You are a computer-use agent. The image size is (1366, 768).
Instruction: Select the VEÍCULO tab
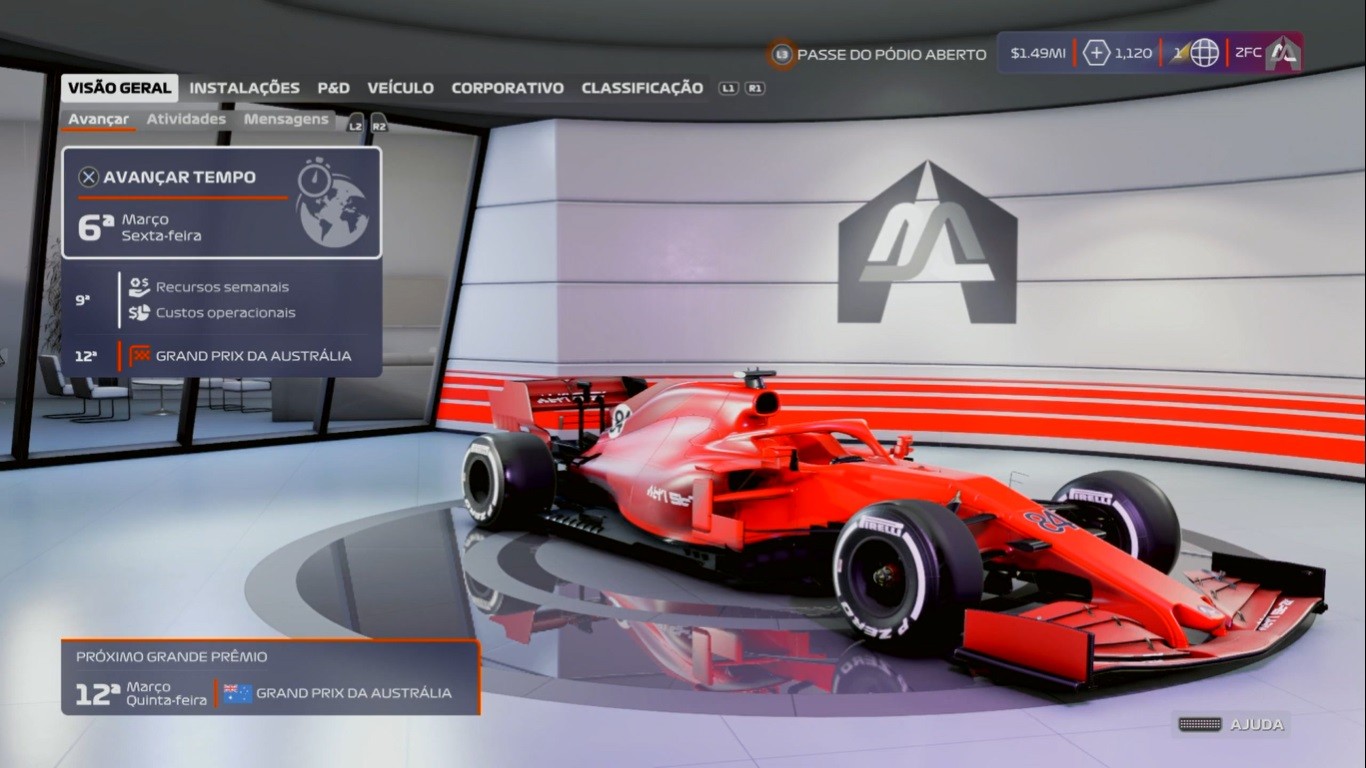[400, 88]
